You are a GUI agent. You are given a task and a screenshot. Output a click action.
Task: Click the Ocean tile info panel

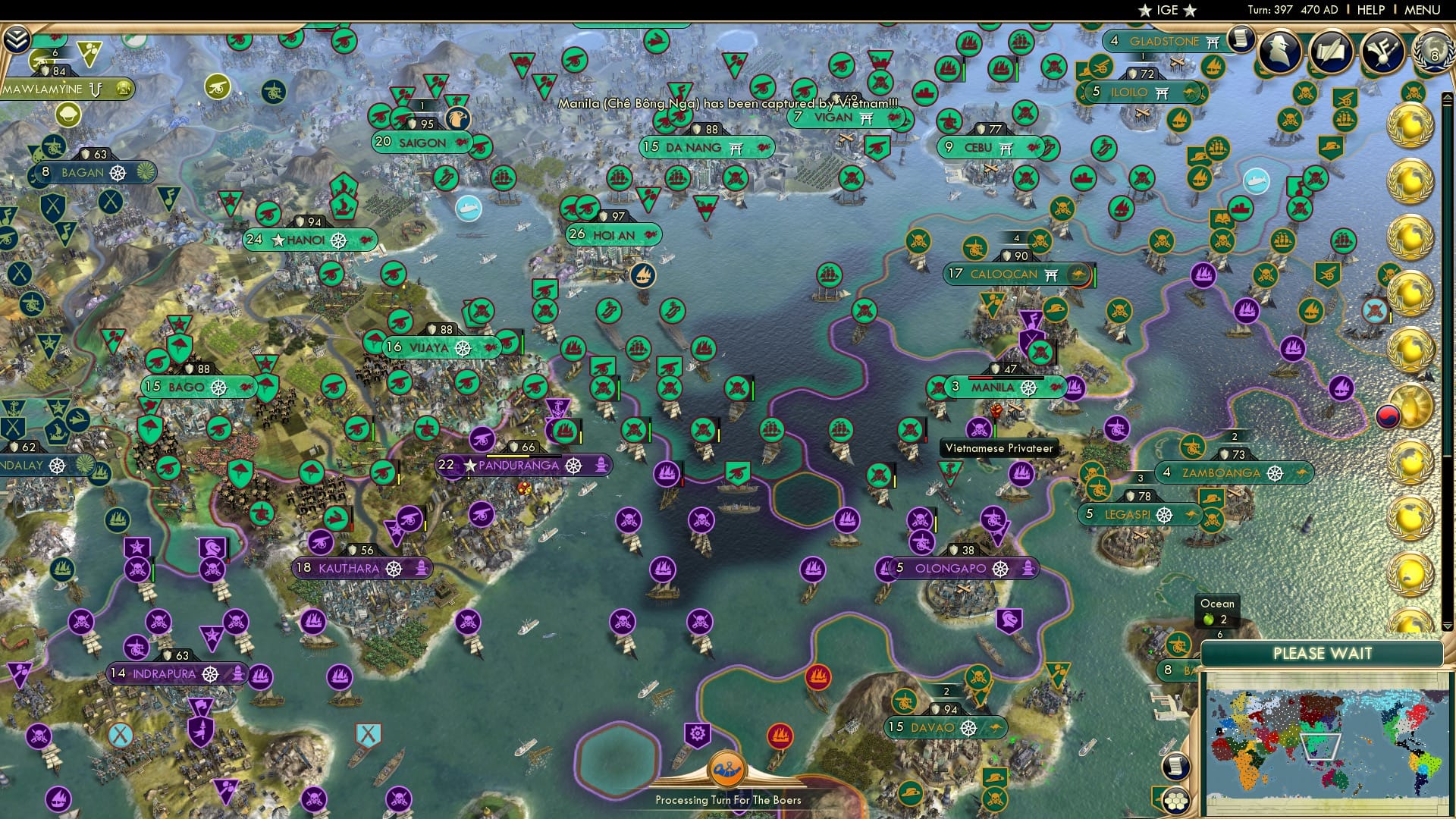pyautogui.click(x=1216, y=612)
